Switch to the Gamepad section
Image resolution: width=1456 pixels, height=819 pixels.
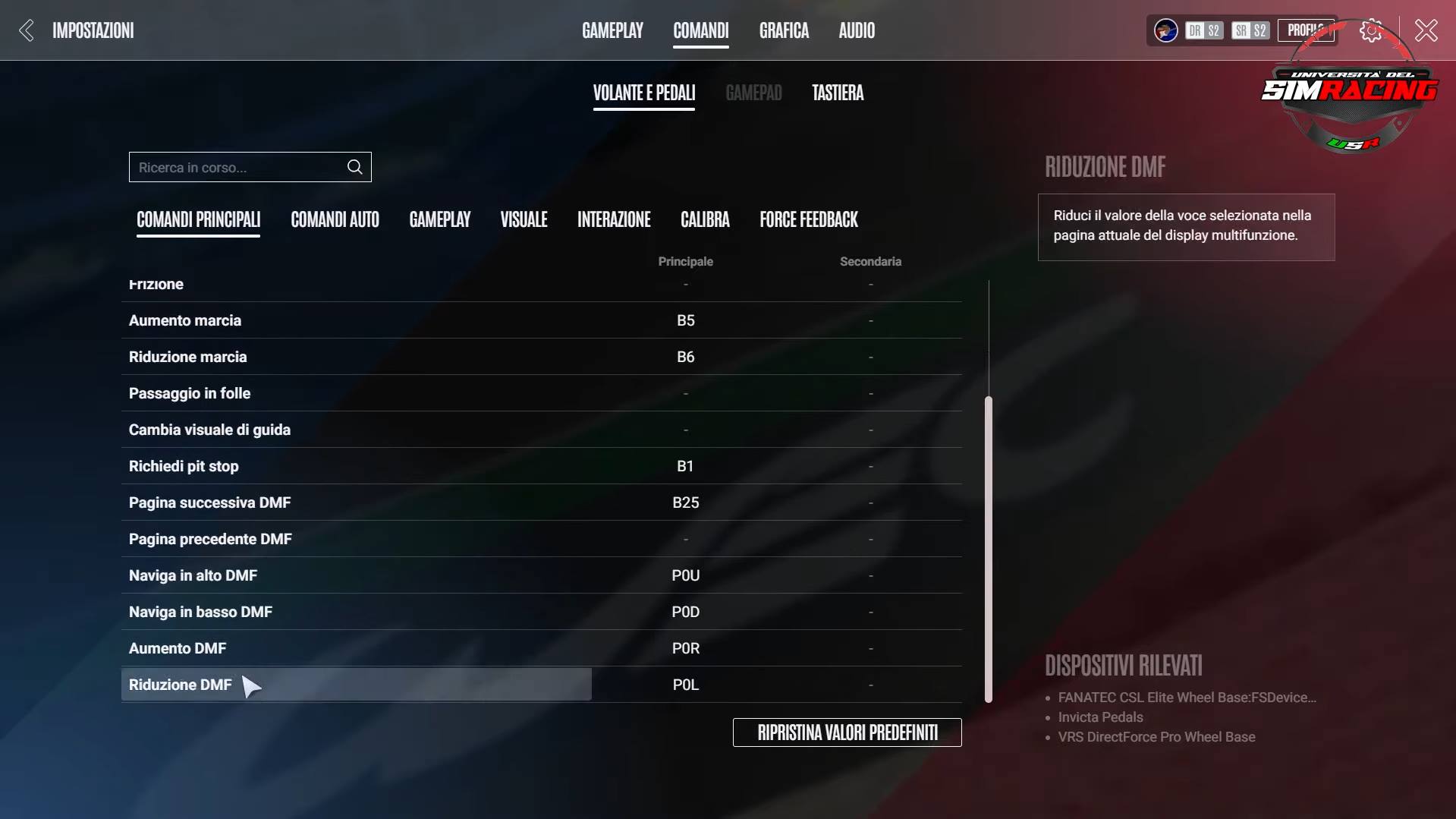(x=753, y=92)
